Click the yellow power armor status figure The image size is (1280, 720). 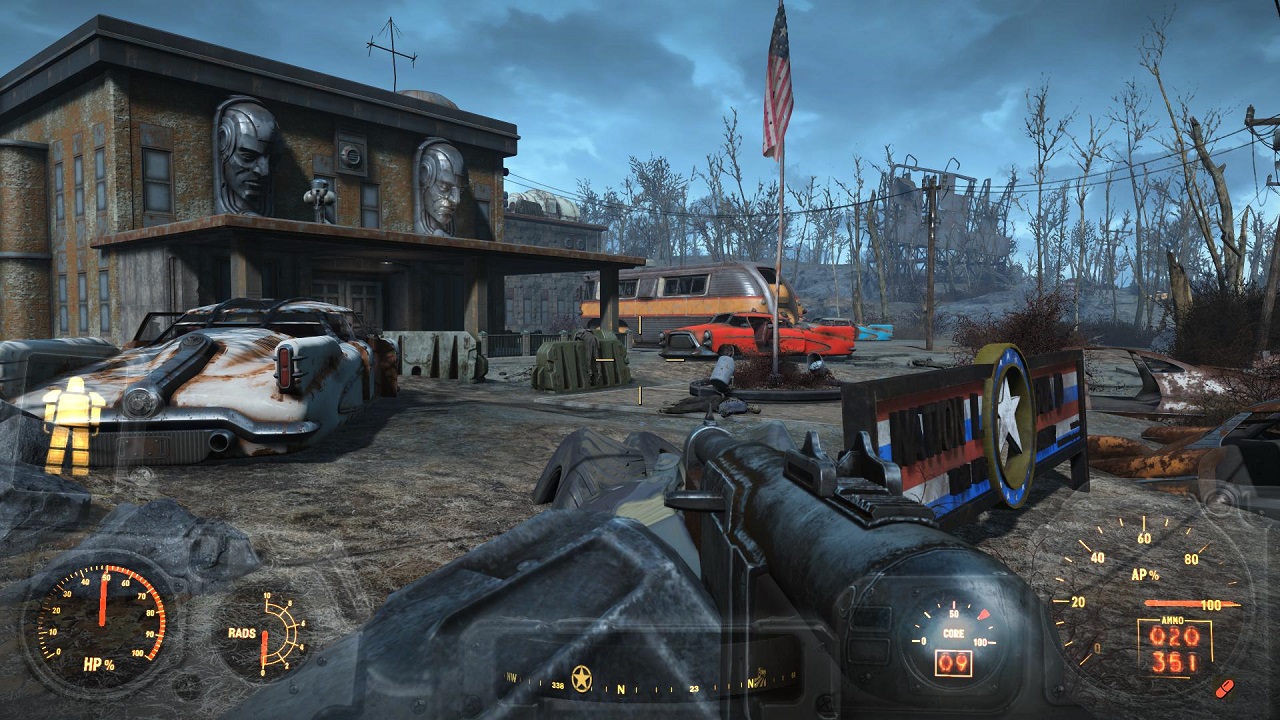point(73,424)
